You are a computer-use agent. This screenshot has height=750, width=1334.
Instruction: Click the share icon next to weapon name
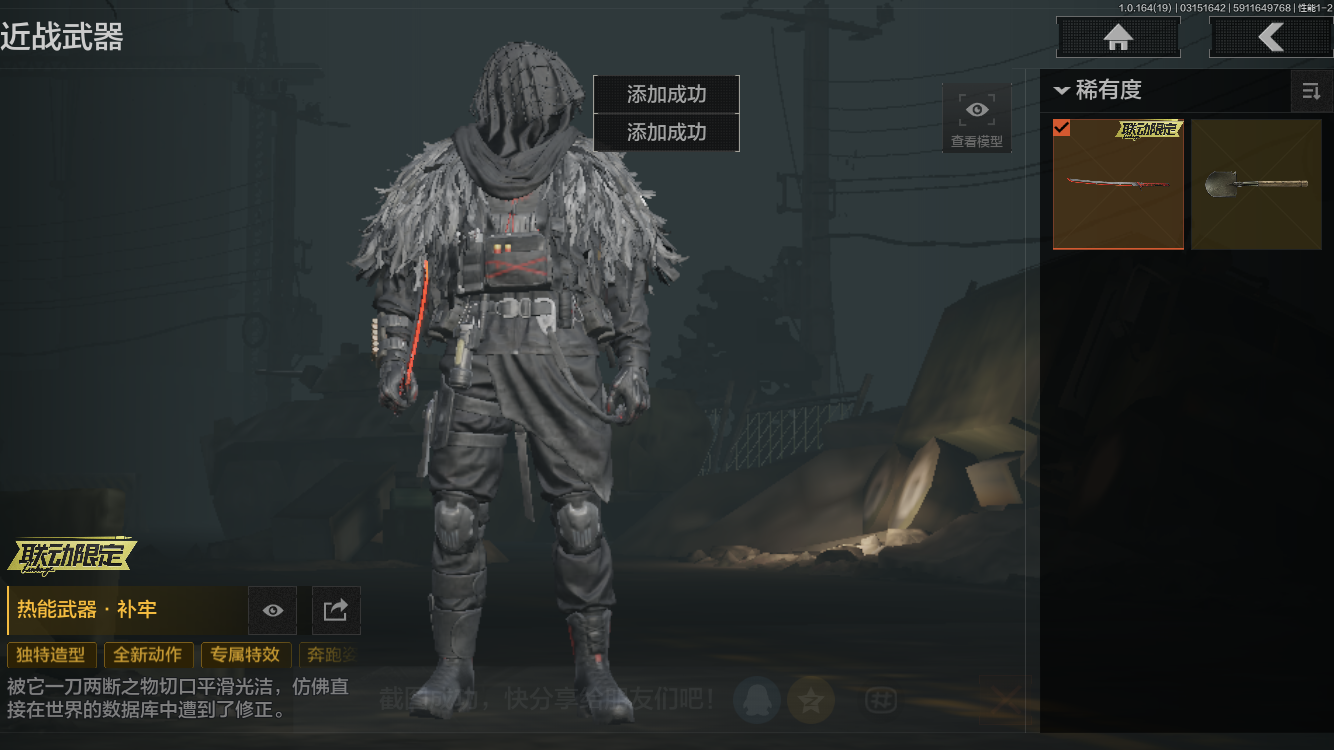pyautogui.click(x=335, y=610)
